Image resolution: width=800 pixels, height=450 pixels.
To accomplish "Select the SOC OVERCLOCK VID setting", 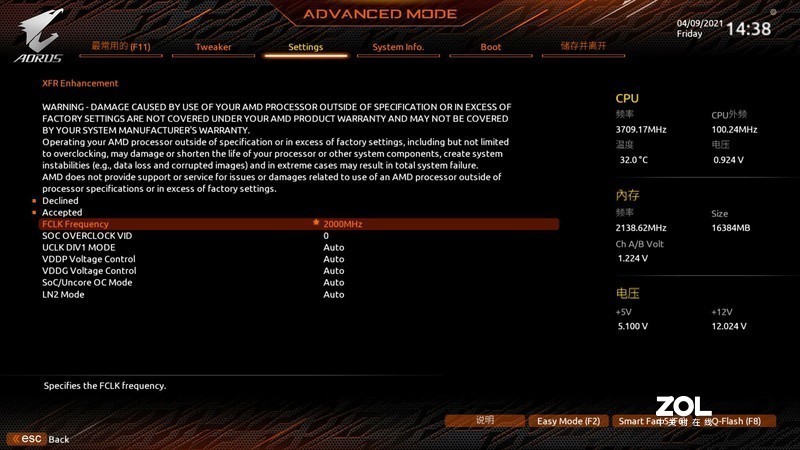I will pyautogui.click(x=87, y=236).
